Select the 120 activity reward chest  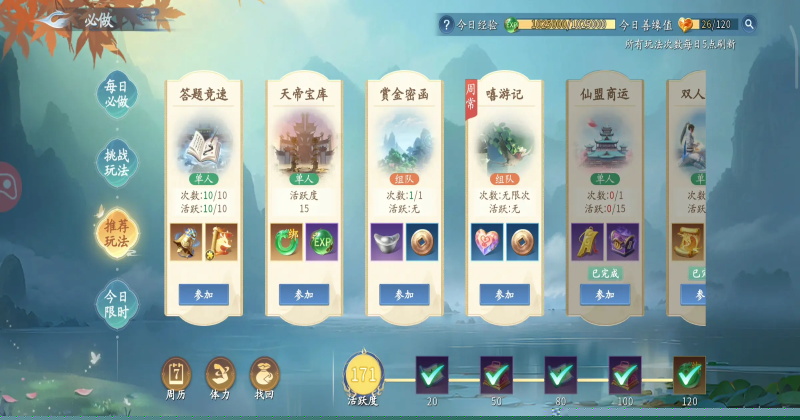point(688,375)
